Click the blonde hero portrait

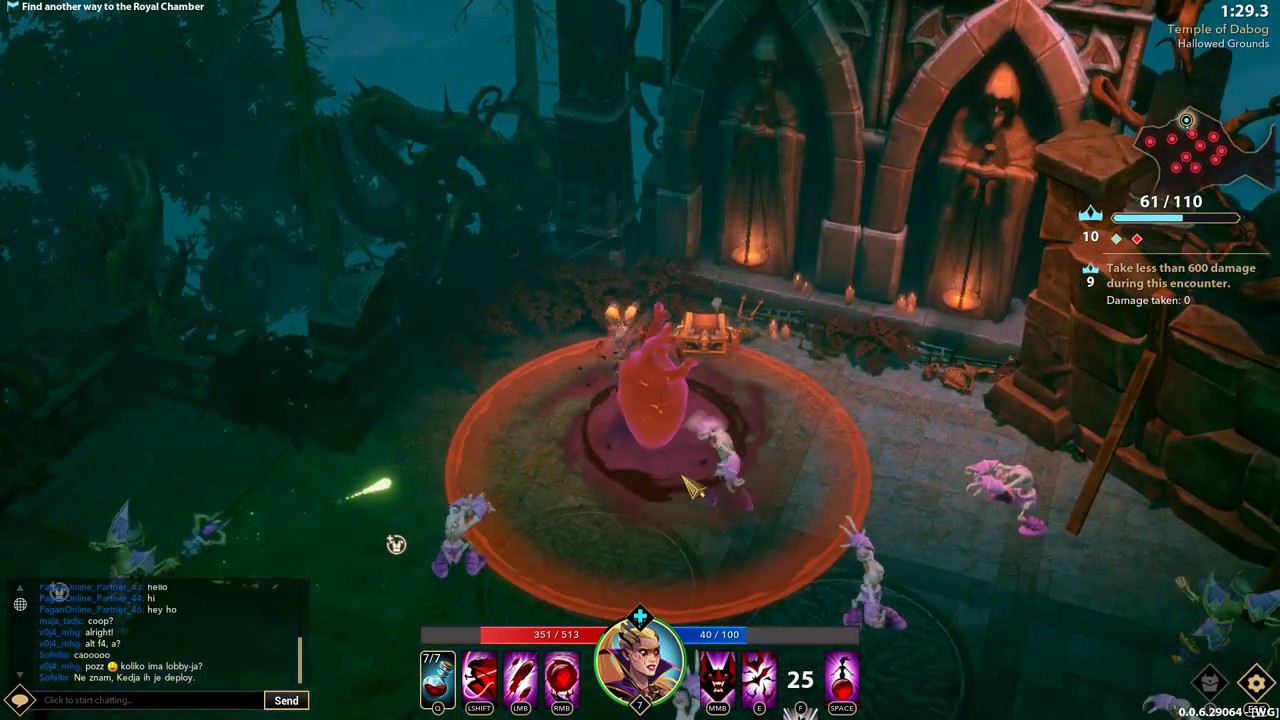click(x=640, y=663)
